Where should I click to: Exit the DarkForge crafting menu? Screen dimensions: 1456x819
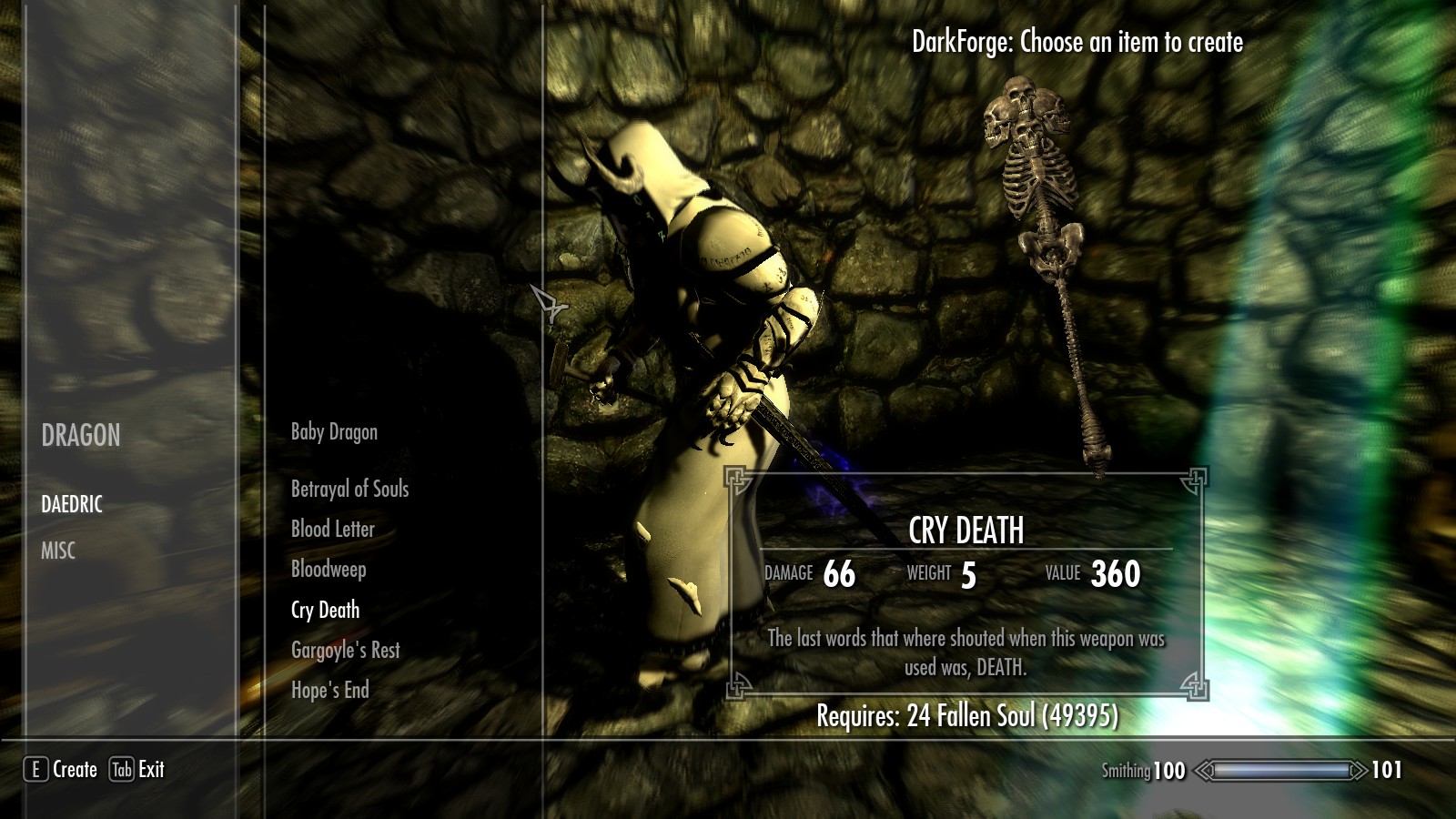[x=137, y=770]
